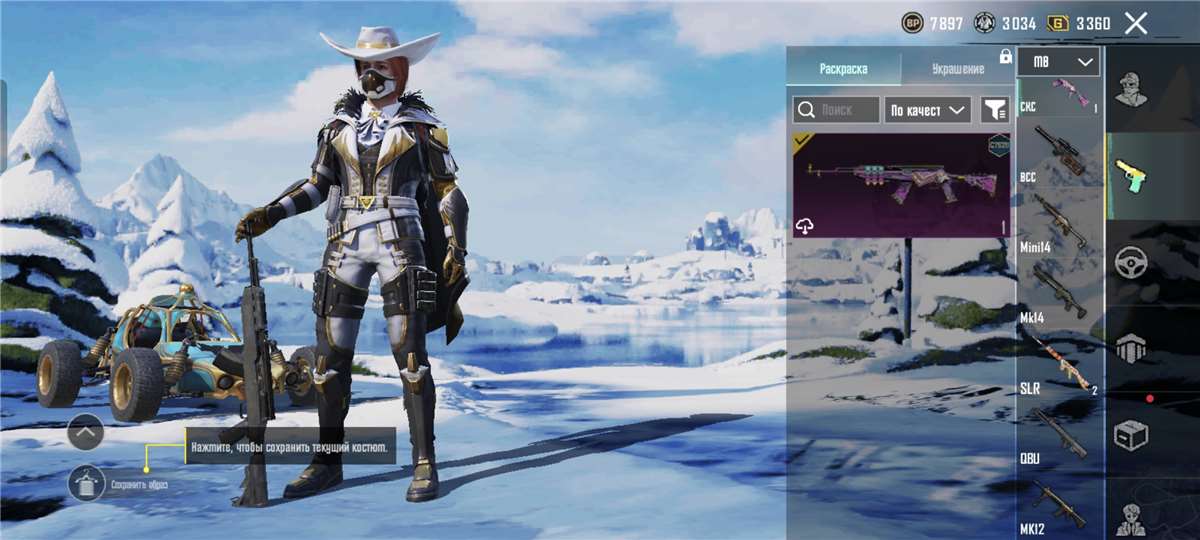This screenshot has width=1200, height=540.
Task: Close the inventory screen with the X
Action: coord(1135,24)
